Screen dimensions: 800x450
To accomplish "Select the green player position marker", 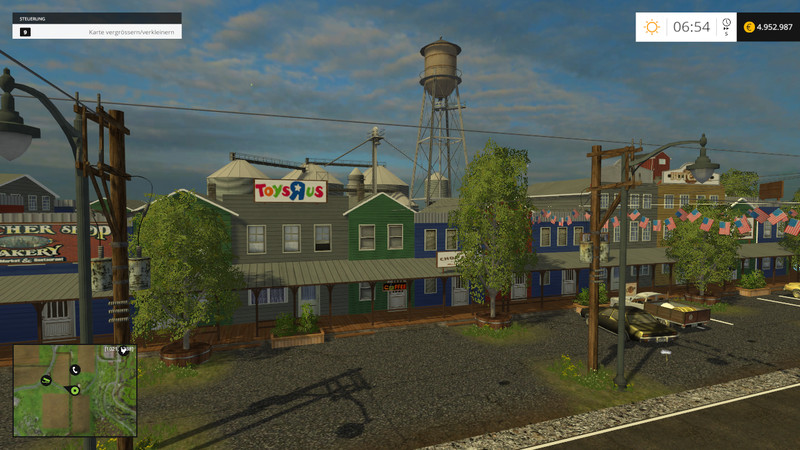I will click(74, 390).
